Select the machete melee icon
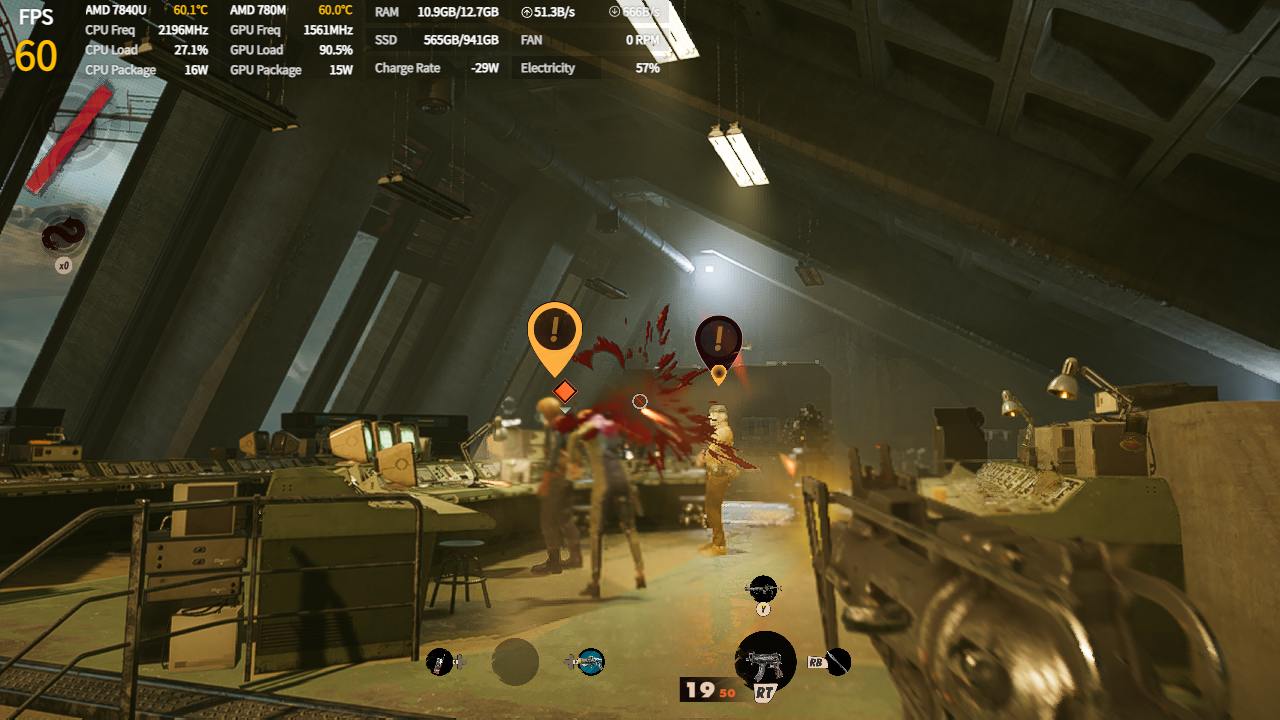Screen dimensions: 1280x720 [838, 661]
